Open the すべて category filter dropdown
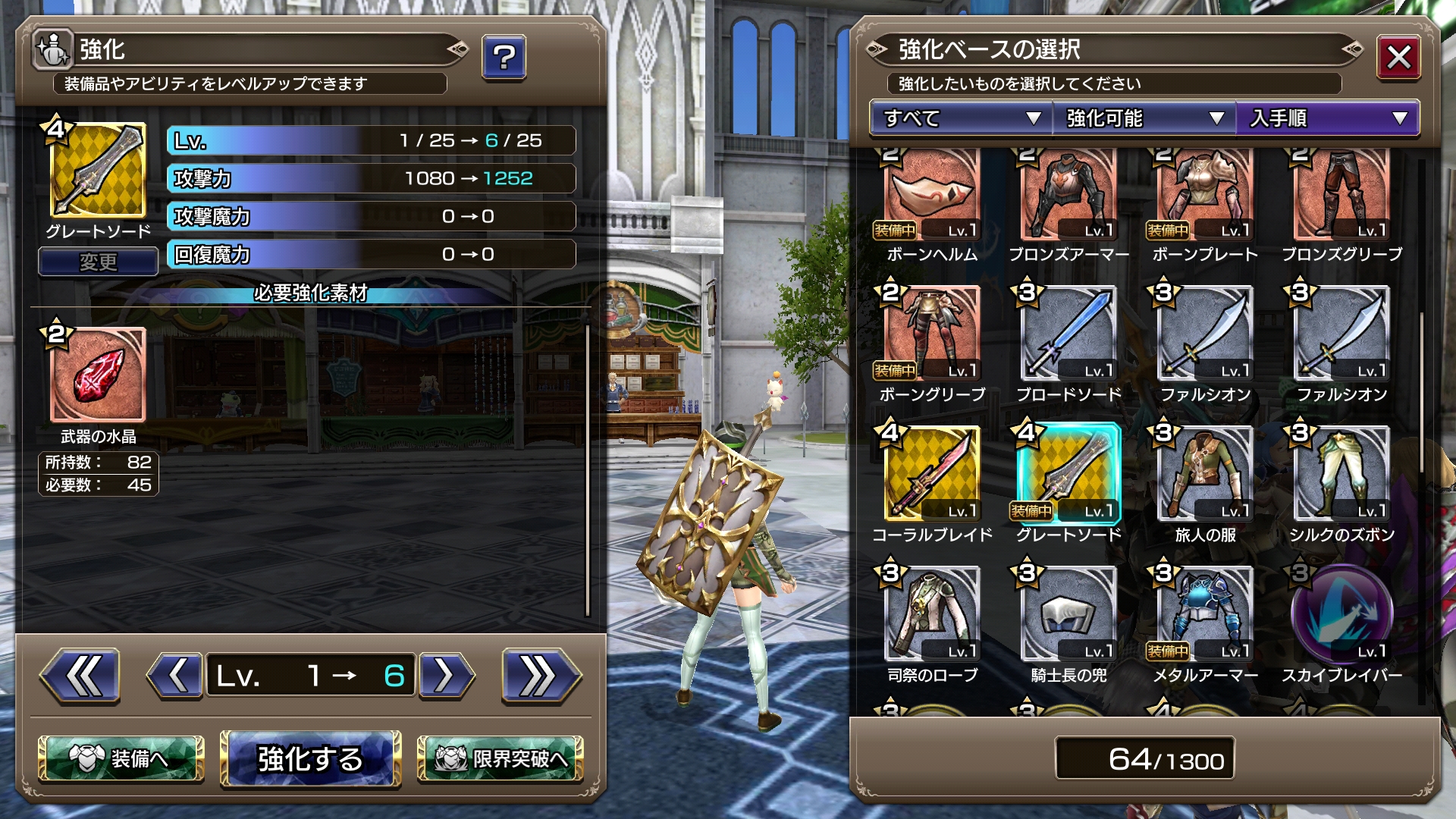 point(958,118)
